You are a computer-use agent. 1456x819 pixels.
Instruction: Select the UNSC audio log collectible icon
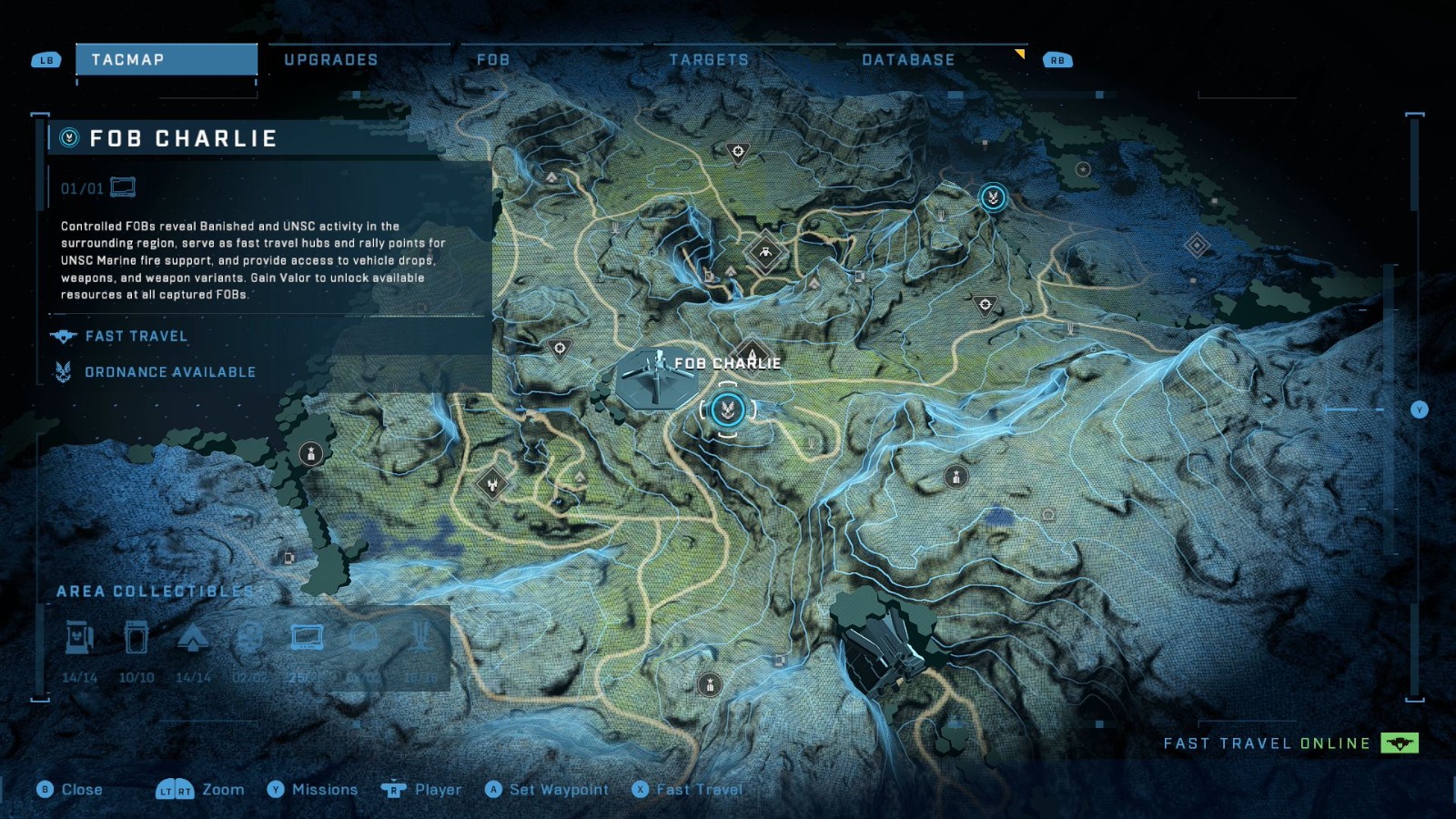click(308, 637)
